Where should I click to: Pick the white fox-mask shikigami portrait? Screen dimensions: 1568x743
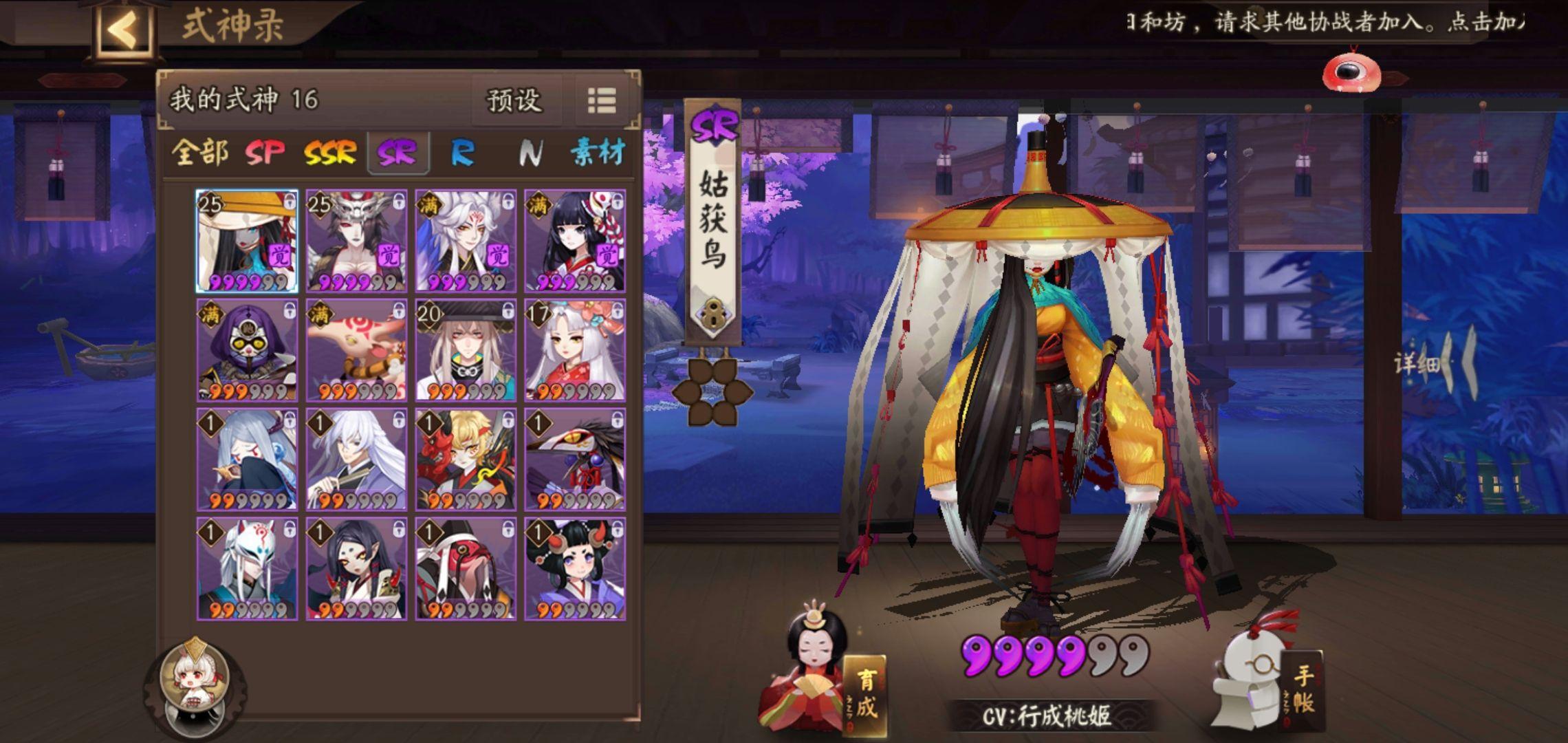point(247,569)
